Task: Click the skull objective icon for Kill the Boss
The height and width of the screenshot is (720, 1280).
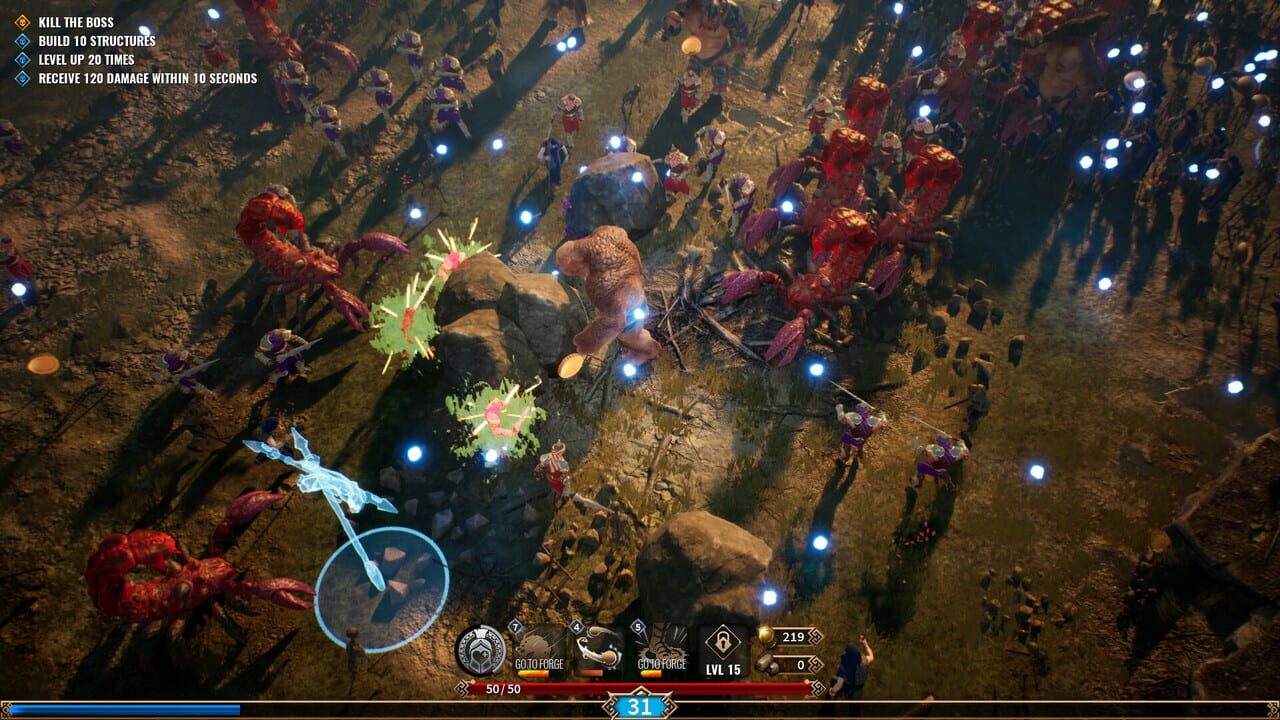Action: [21, 22]
